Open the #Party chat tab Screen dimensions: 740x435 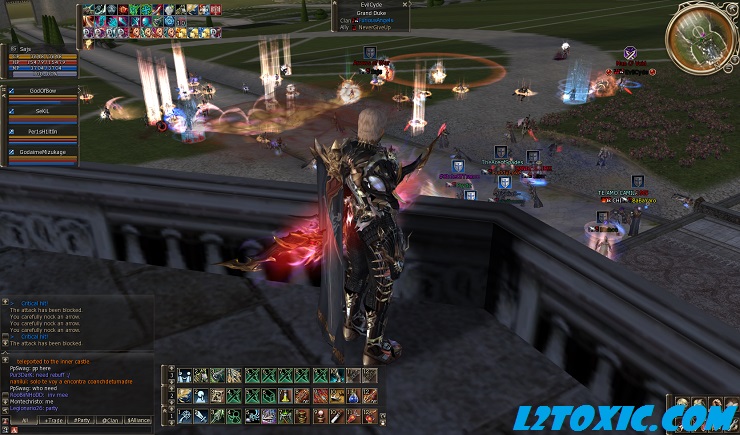coord(80,420)
